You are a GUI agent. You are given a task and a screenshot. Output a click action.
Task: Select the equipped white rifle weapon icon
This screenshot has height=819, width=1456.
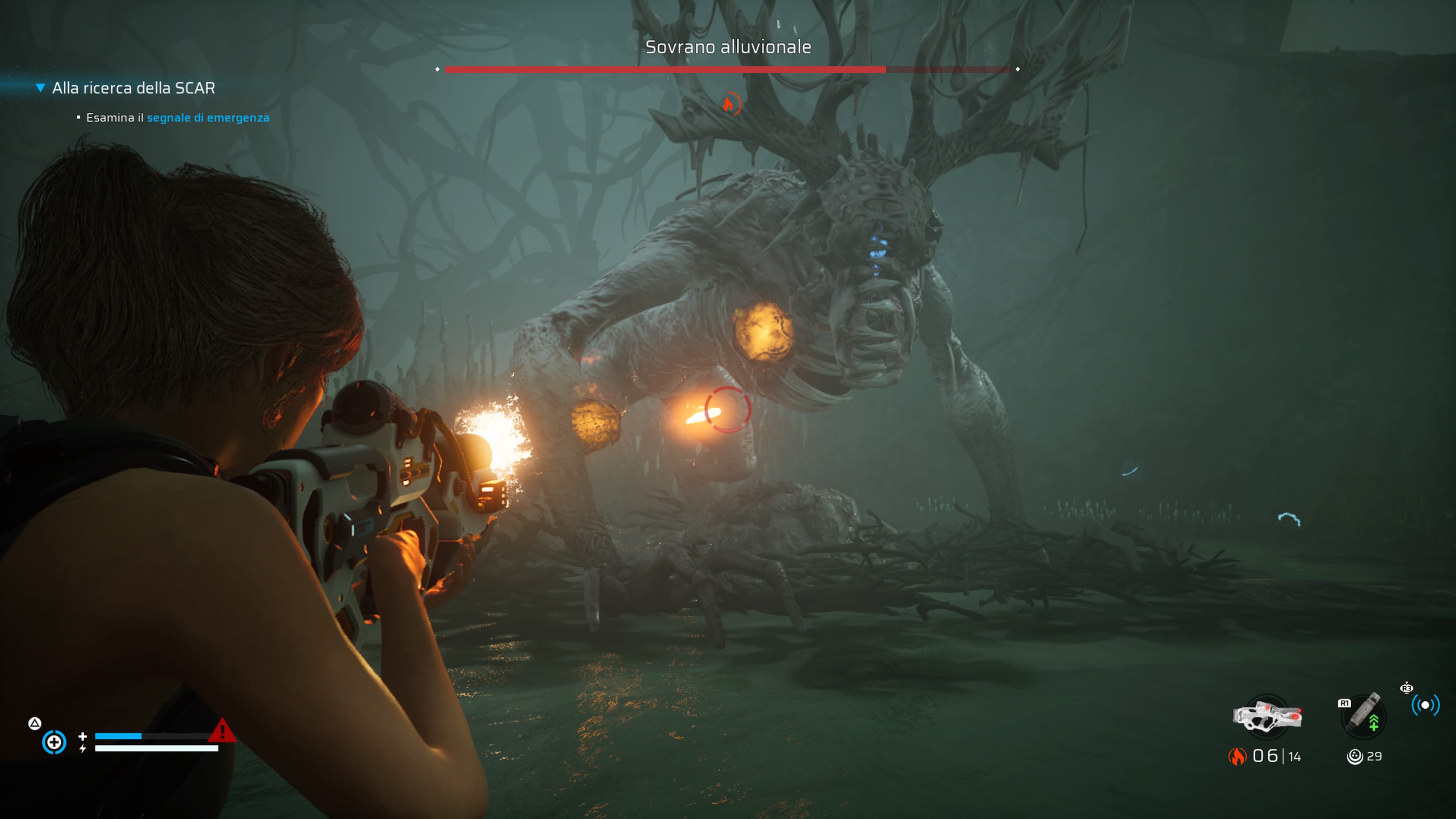coord(1267,716)
